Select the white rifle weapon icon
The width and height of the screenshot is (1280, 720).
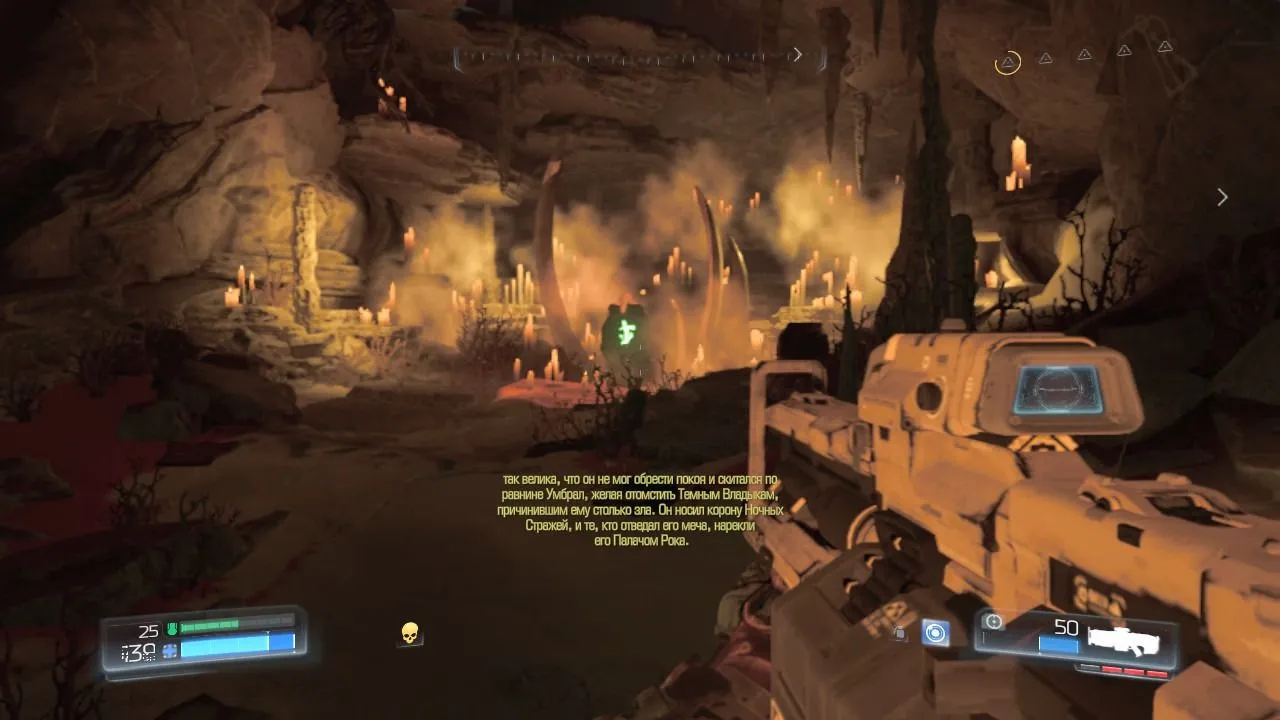[1124, 642]
